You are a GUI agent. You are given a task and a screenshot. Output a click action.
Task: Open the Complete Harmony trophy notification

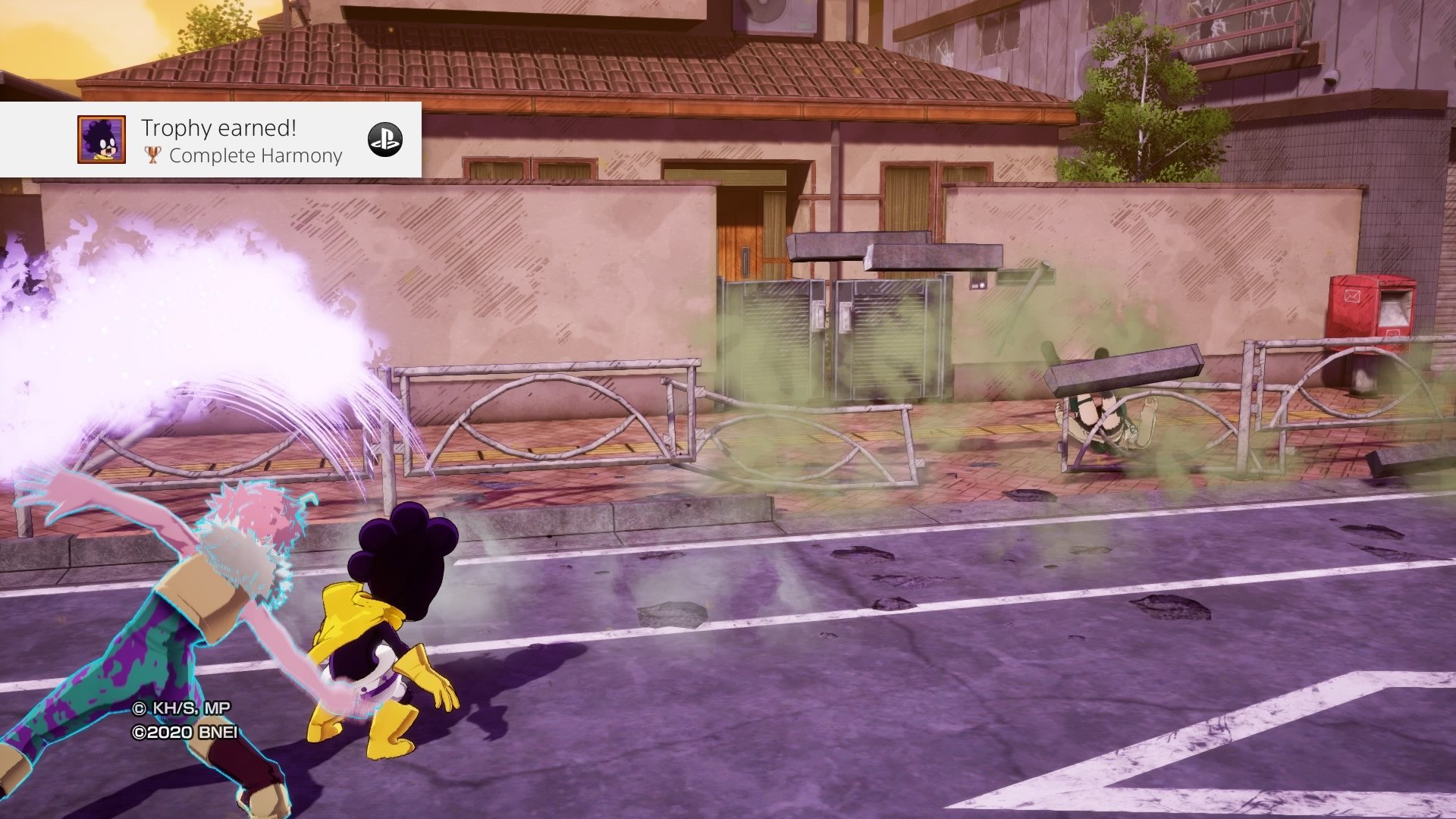coord(243,141)
